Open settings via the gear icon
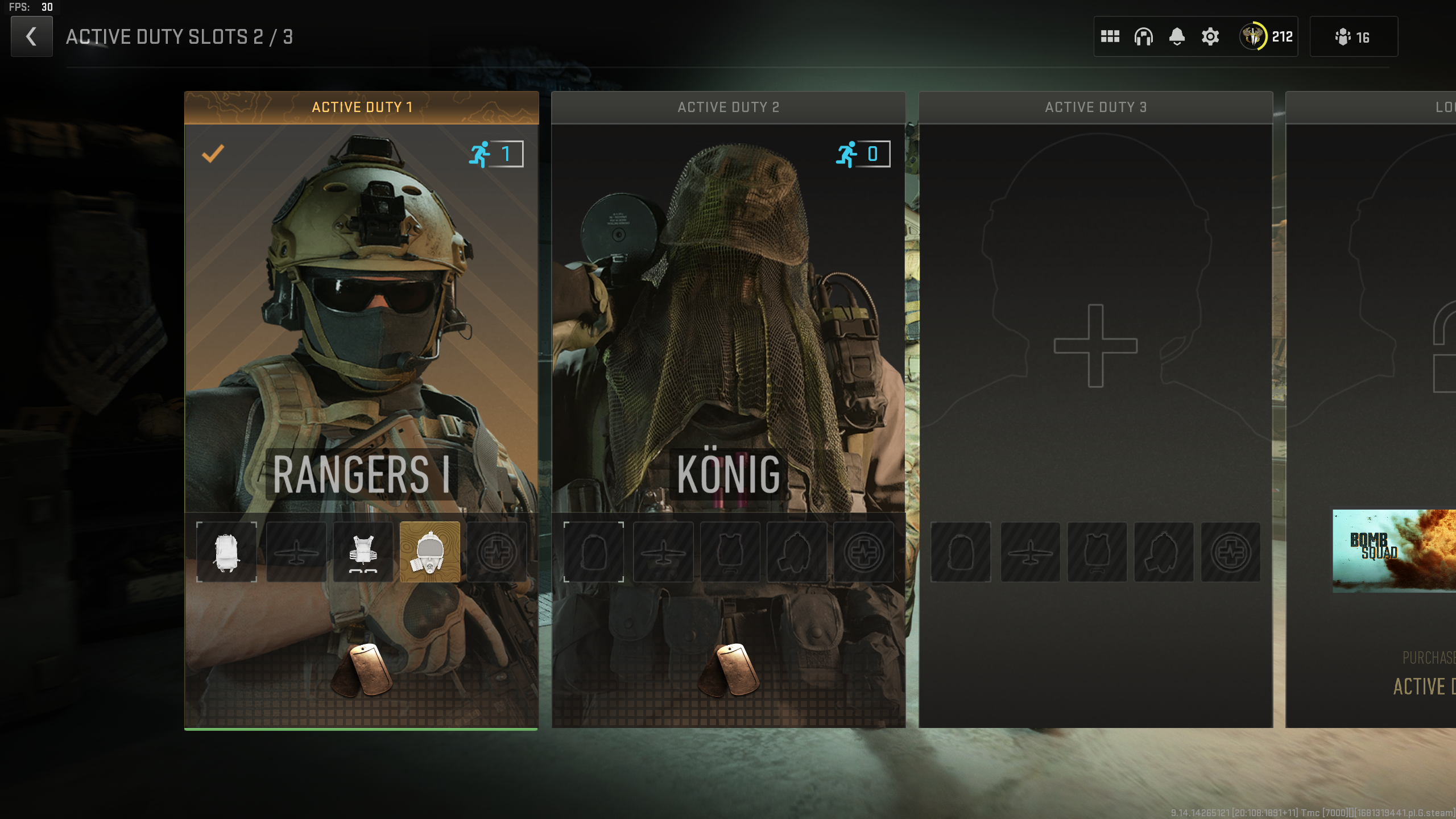Image resolution: width=1456 pixels, height=819 pixels. click(1210, 36)
